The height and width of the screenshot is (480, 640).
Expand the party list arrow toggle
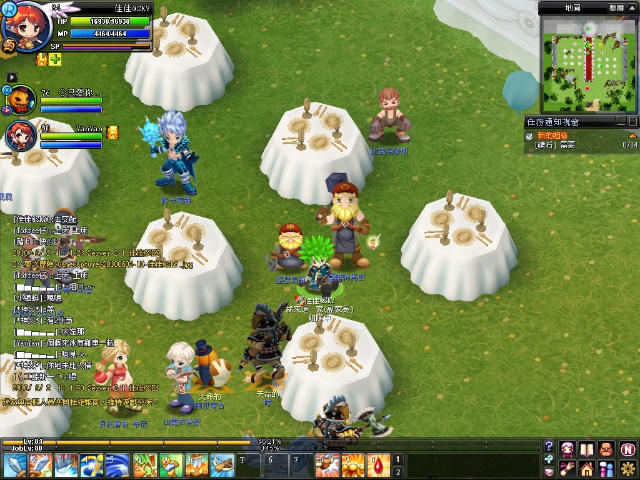pos(11,77)
